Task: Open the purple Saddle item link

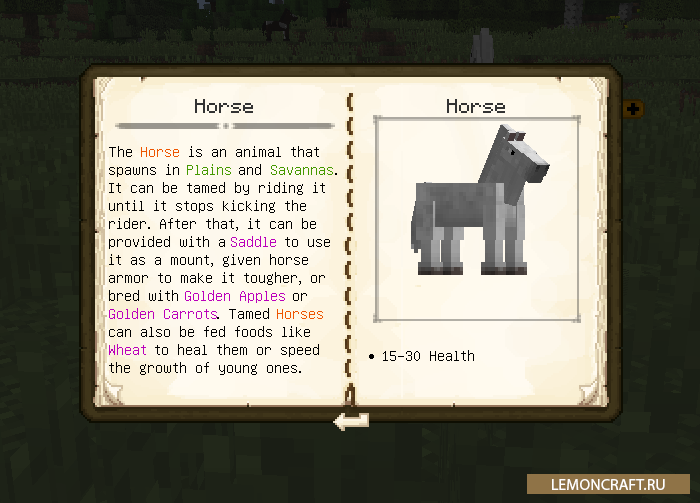Action: (254, 242)
